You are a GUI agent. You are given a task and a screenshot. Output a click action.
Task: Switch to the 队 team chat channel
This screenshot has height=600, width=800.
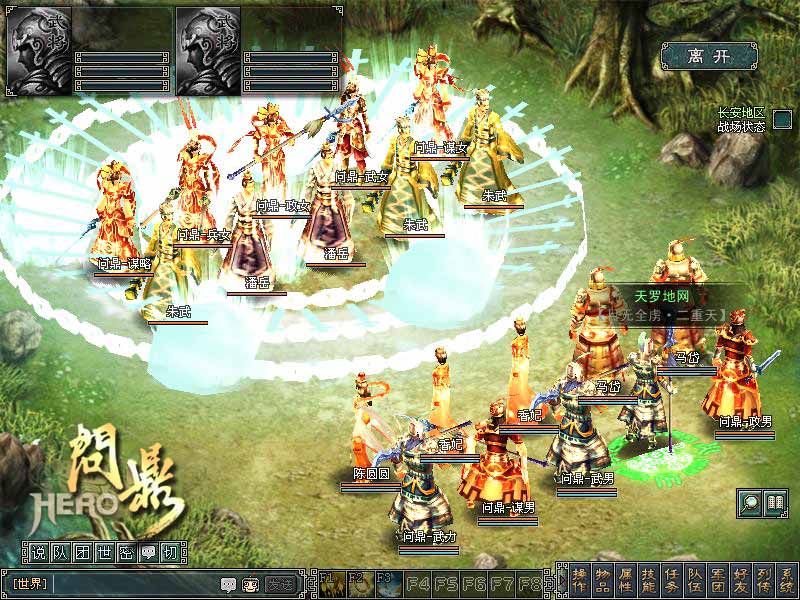(58, 552)
